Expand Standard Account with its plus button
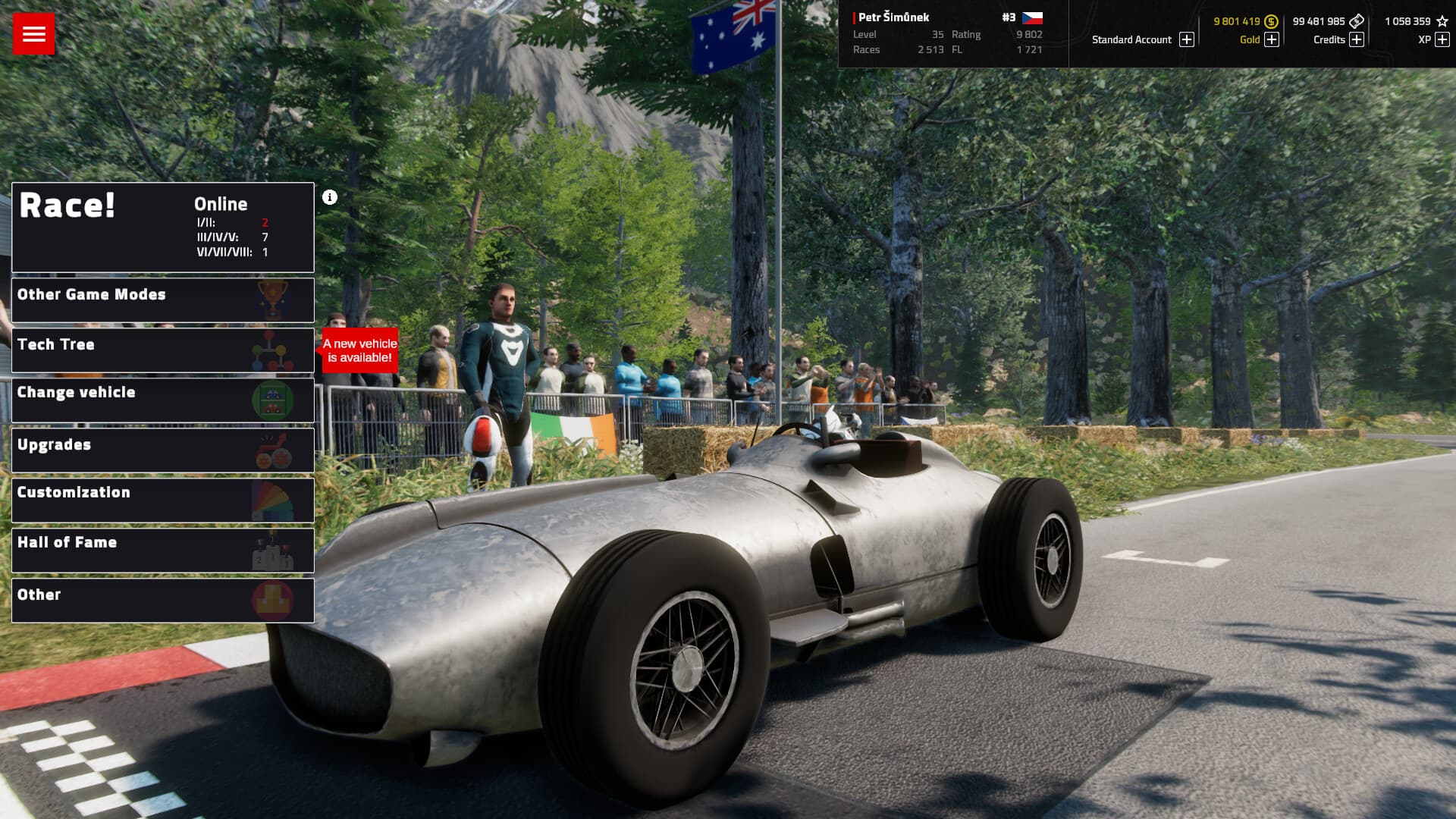 point(1185,39)
